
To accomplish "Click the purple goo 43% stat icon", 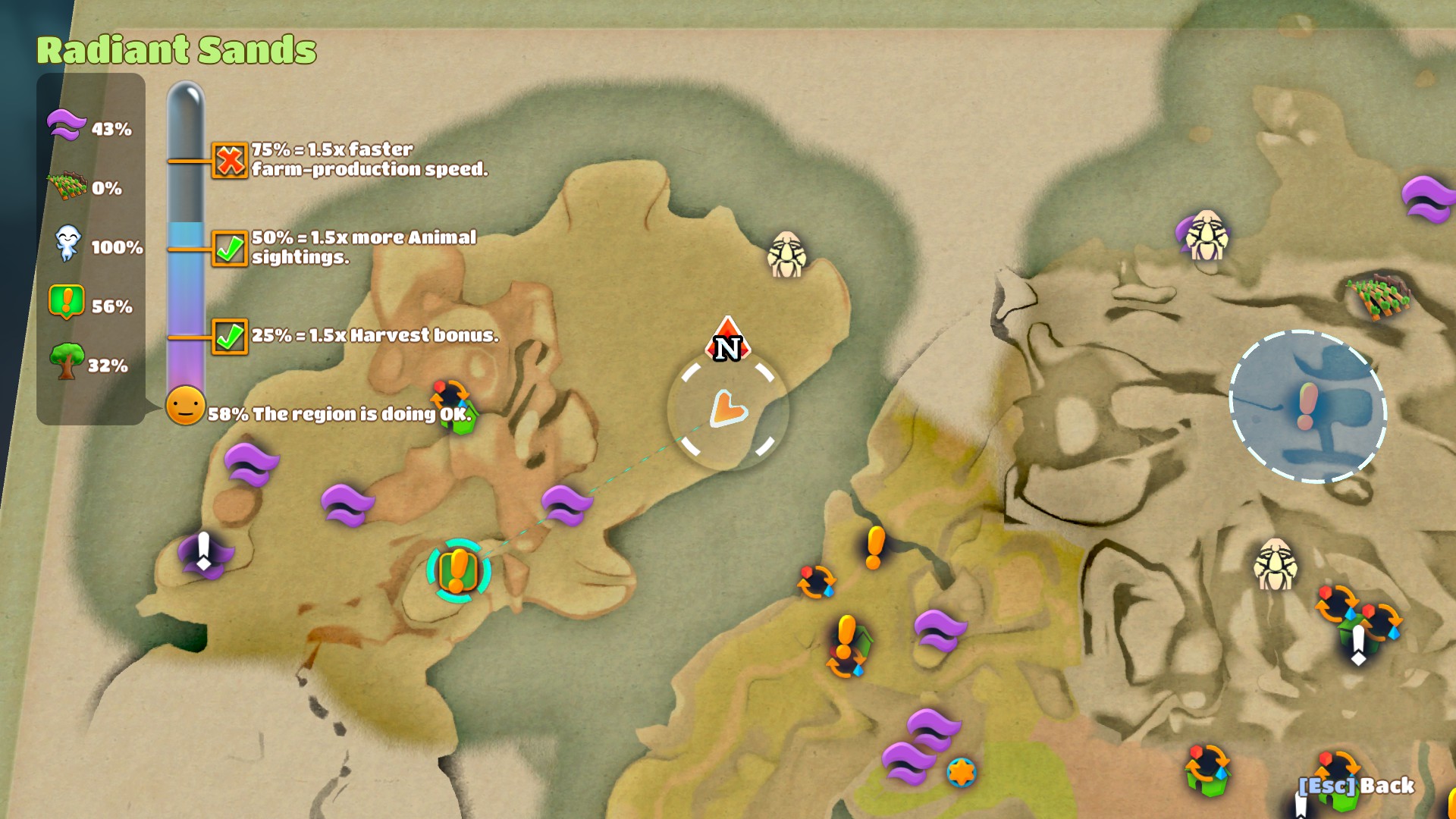I will tap(67, 125).
